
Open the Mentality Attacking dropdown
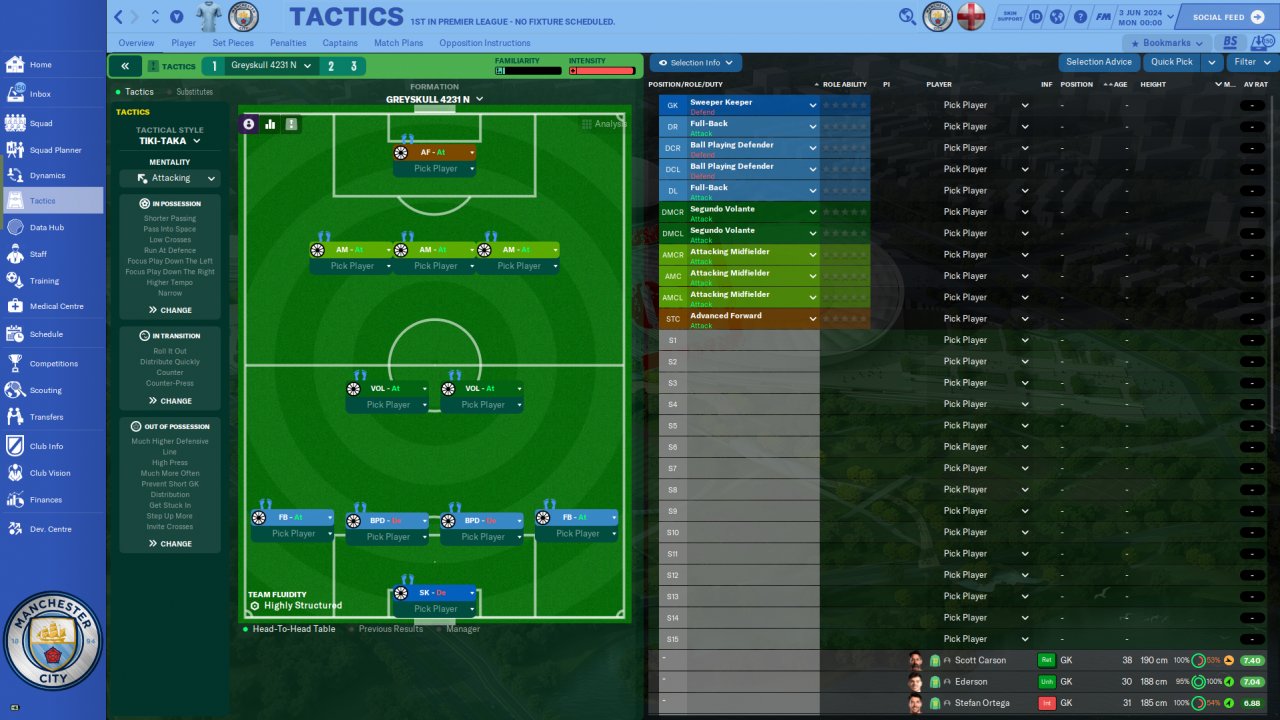click(170, 178)
